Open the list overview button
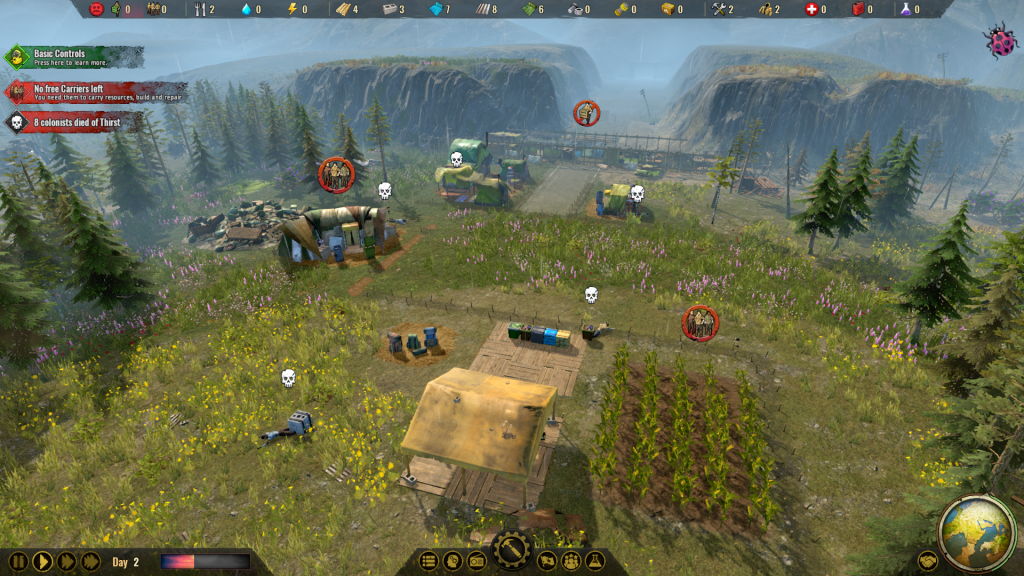 [429, 561]
